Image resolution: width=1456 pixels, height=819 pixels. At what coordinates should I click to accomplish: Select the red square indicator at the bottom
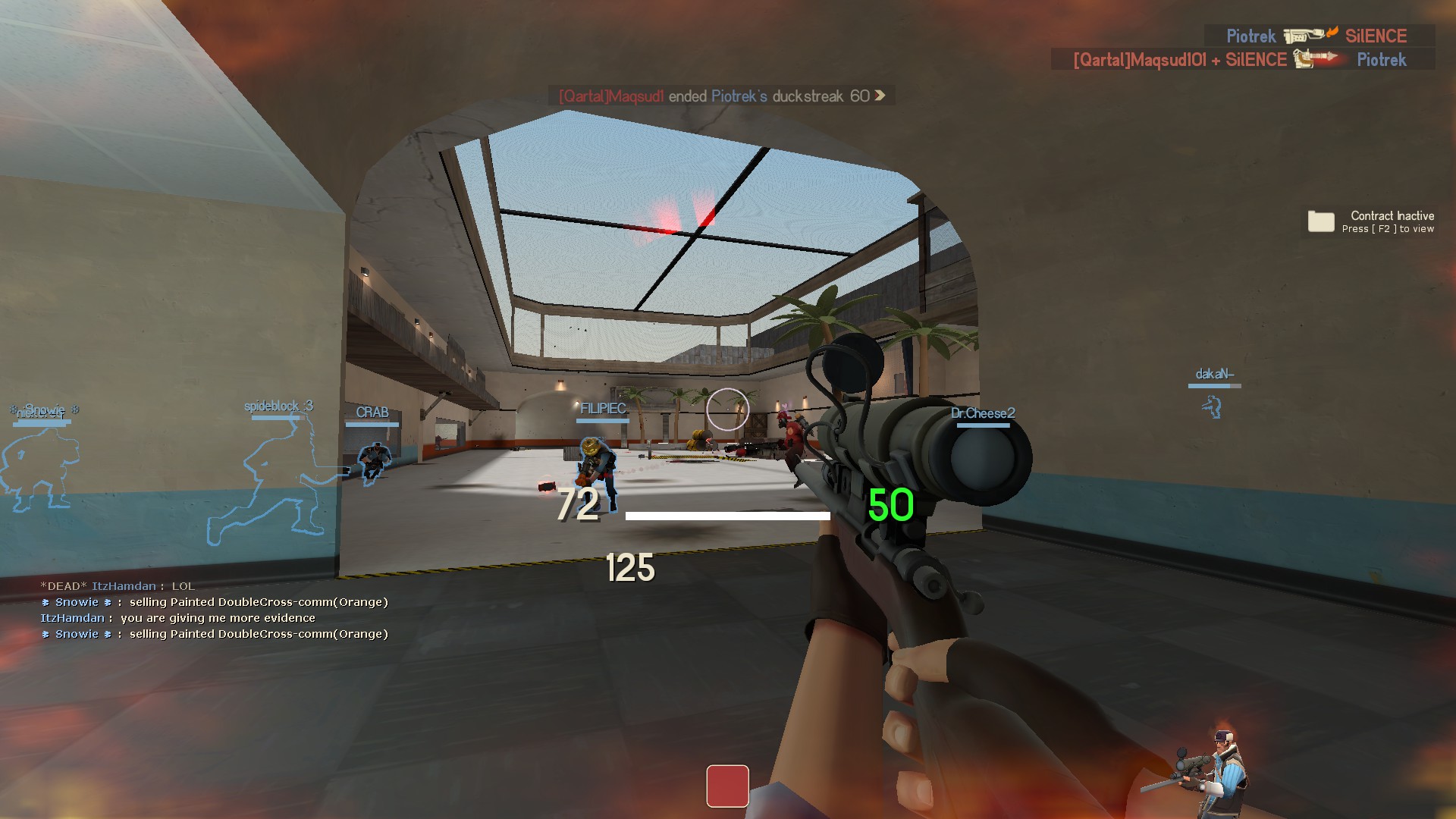point(727,786)
